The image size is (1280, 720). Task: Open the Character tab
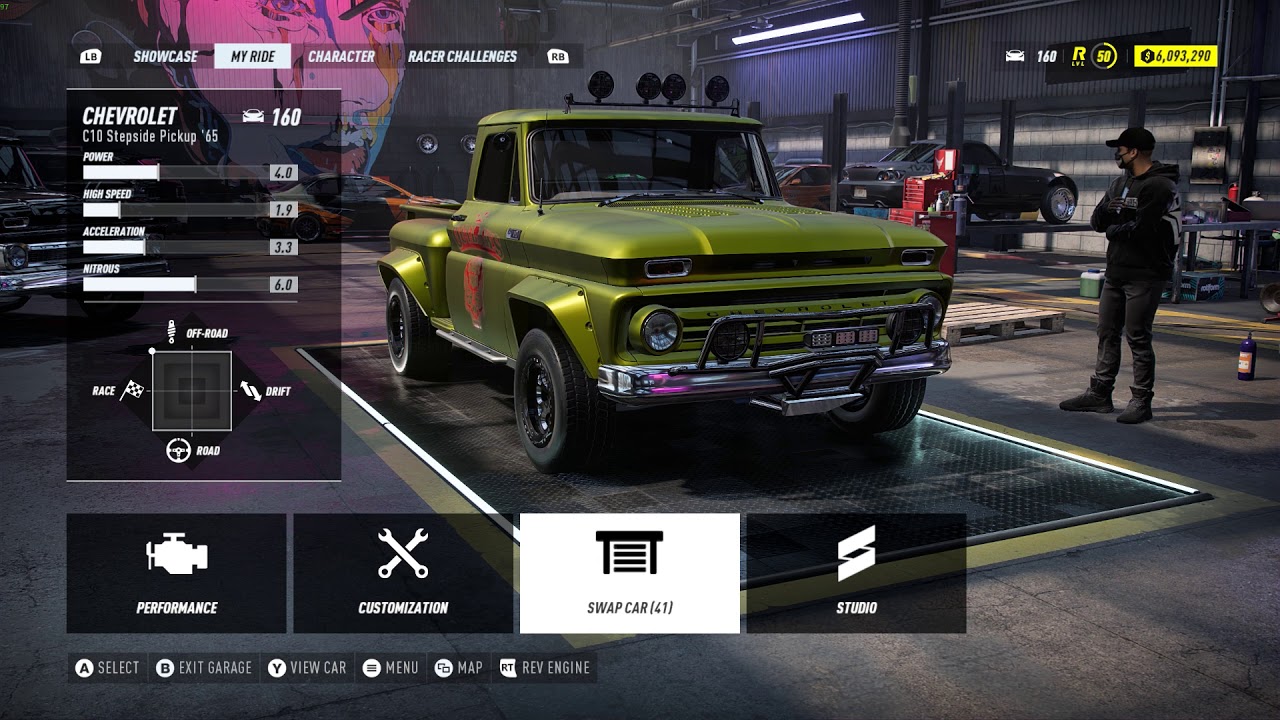pyautogui.click(x=341, y=56)
